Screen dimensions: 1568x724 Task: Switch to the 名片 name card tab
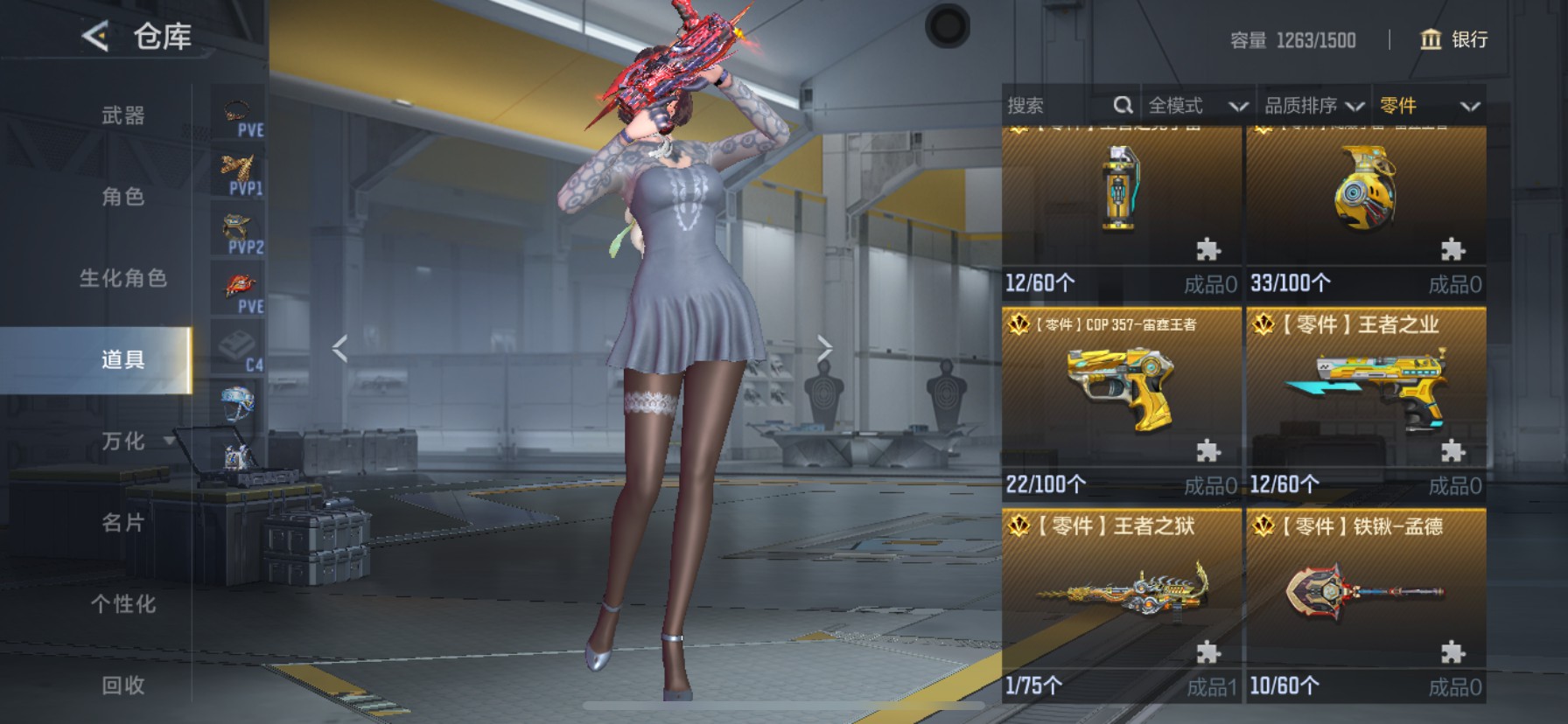click(x=123, y=522)
